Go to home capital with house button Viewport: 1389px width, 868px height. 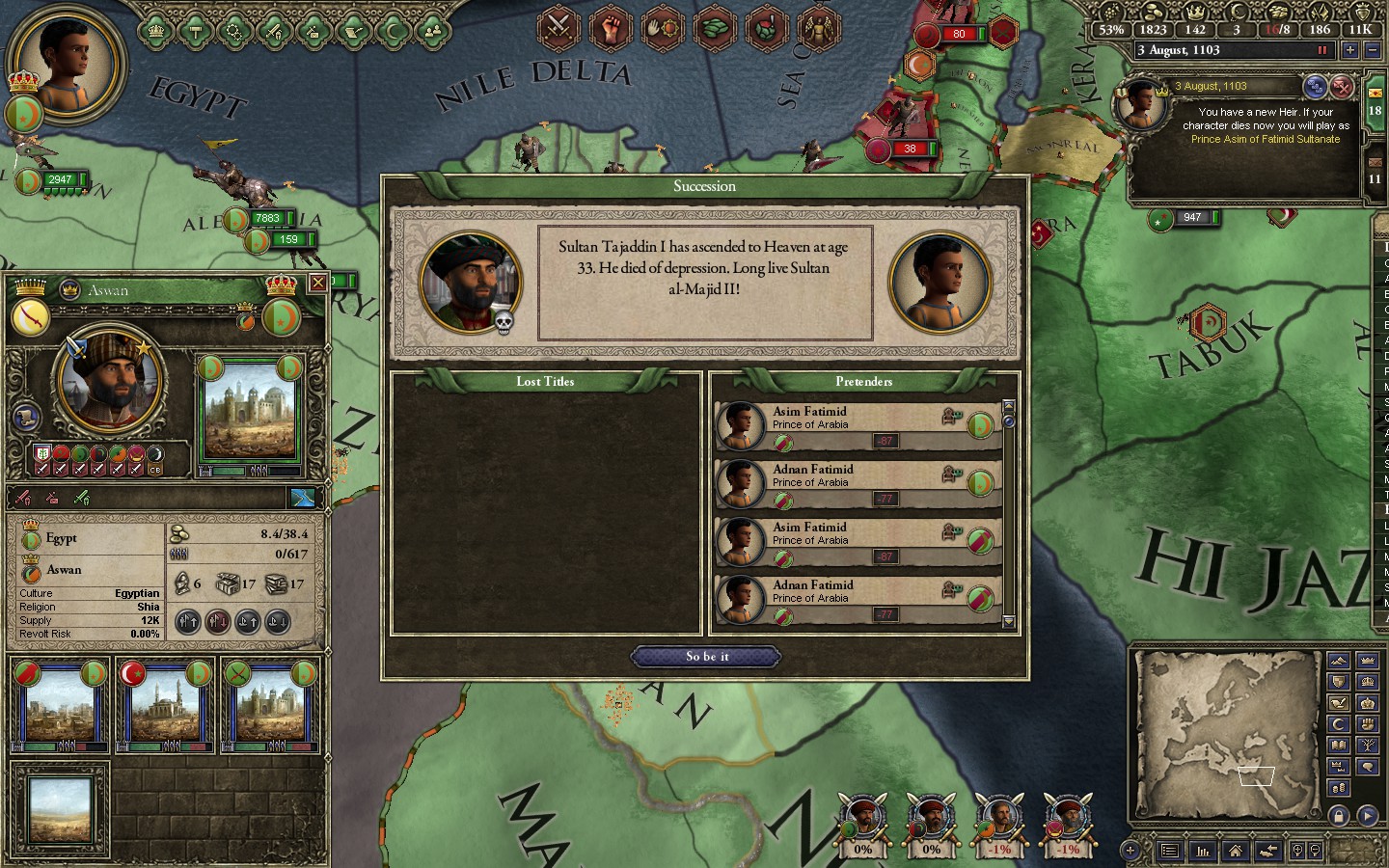[1235, 851]
